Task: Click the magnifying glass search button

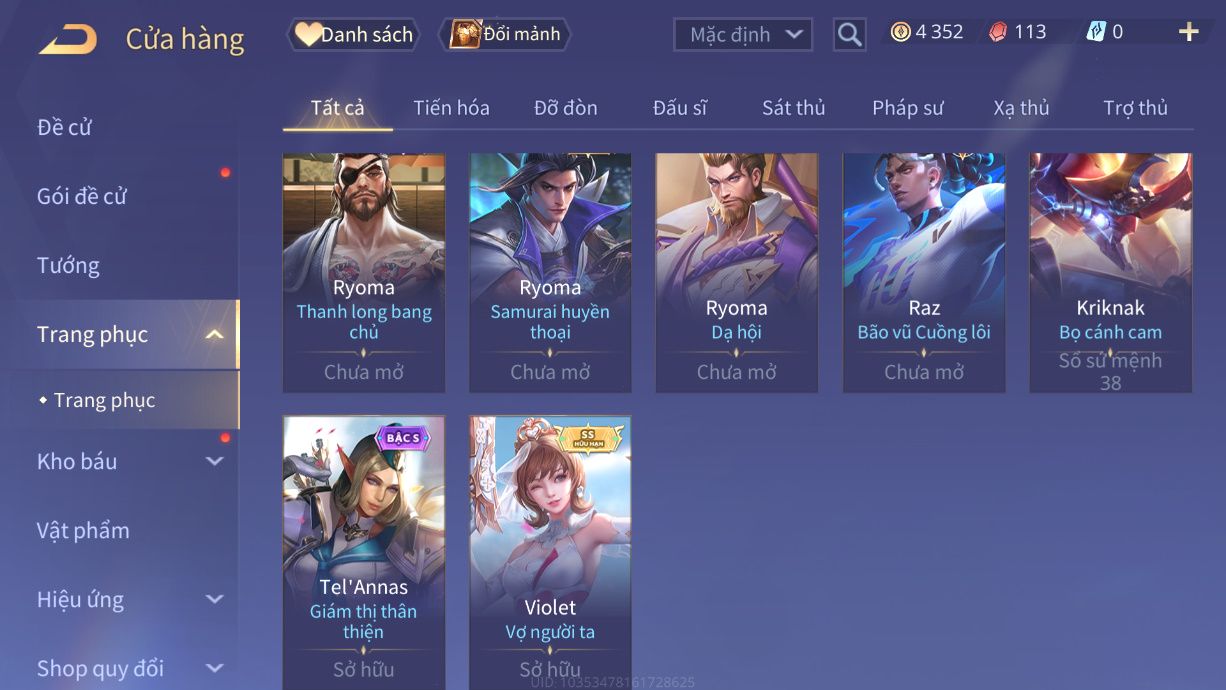Action: (x=849, y=35)
